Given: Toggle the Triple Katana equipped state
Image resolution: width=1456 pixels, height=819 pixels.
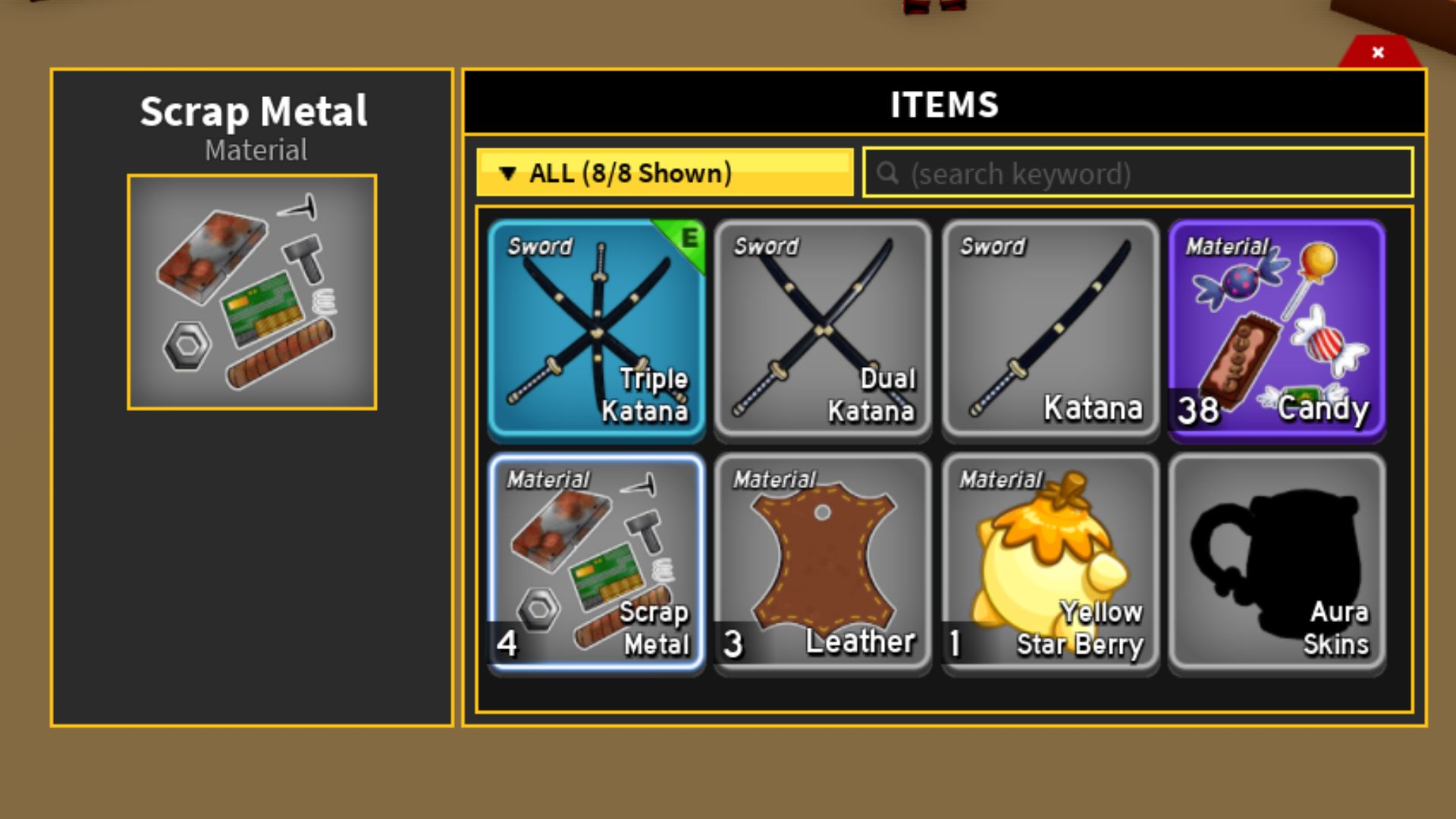Looking at the screenshot, I should pos(597,330).
